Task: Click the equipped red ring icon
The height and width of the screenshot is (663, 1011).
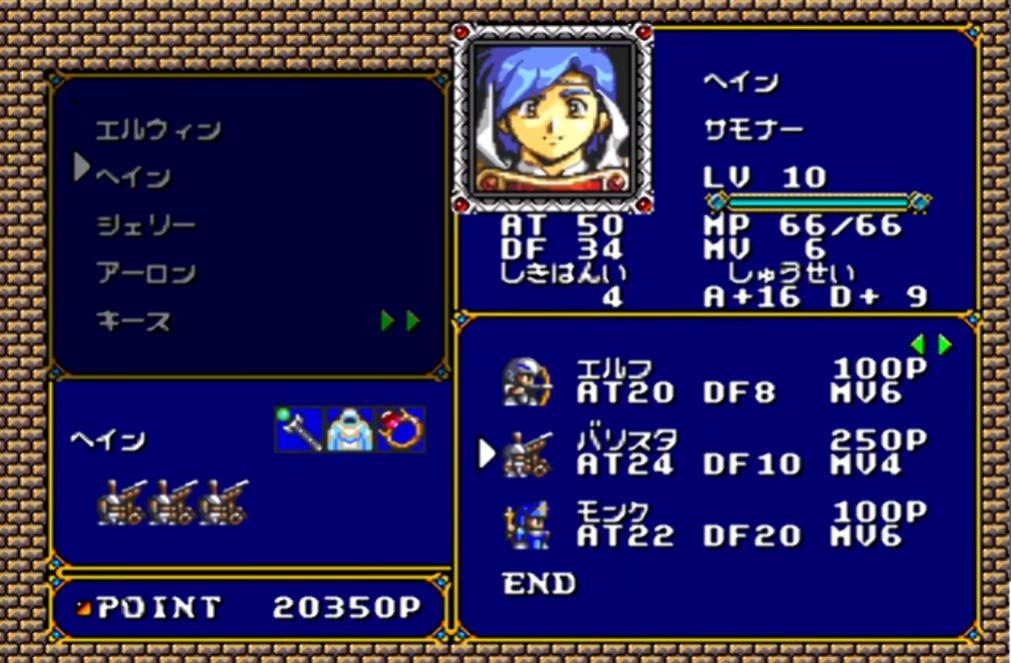Action: [400, 428]
